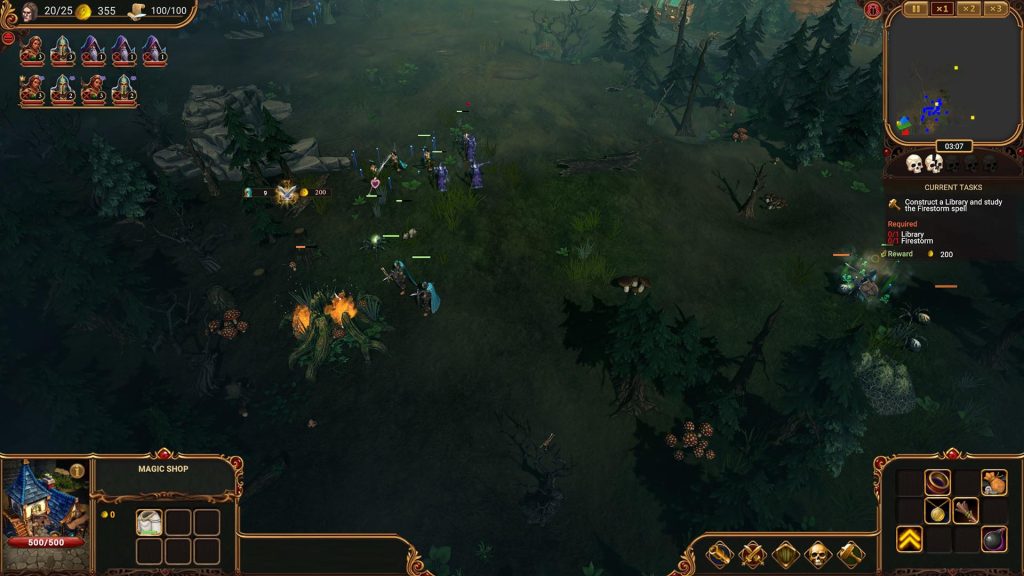Set game speed to x2

(968, 9)
